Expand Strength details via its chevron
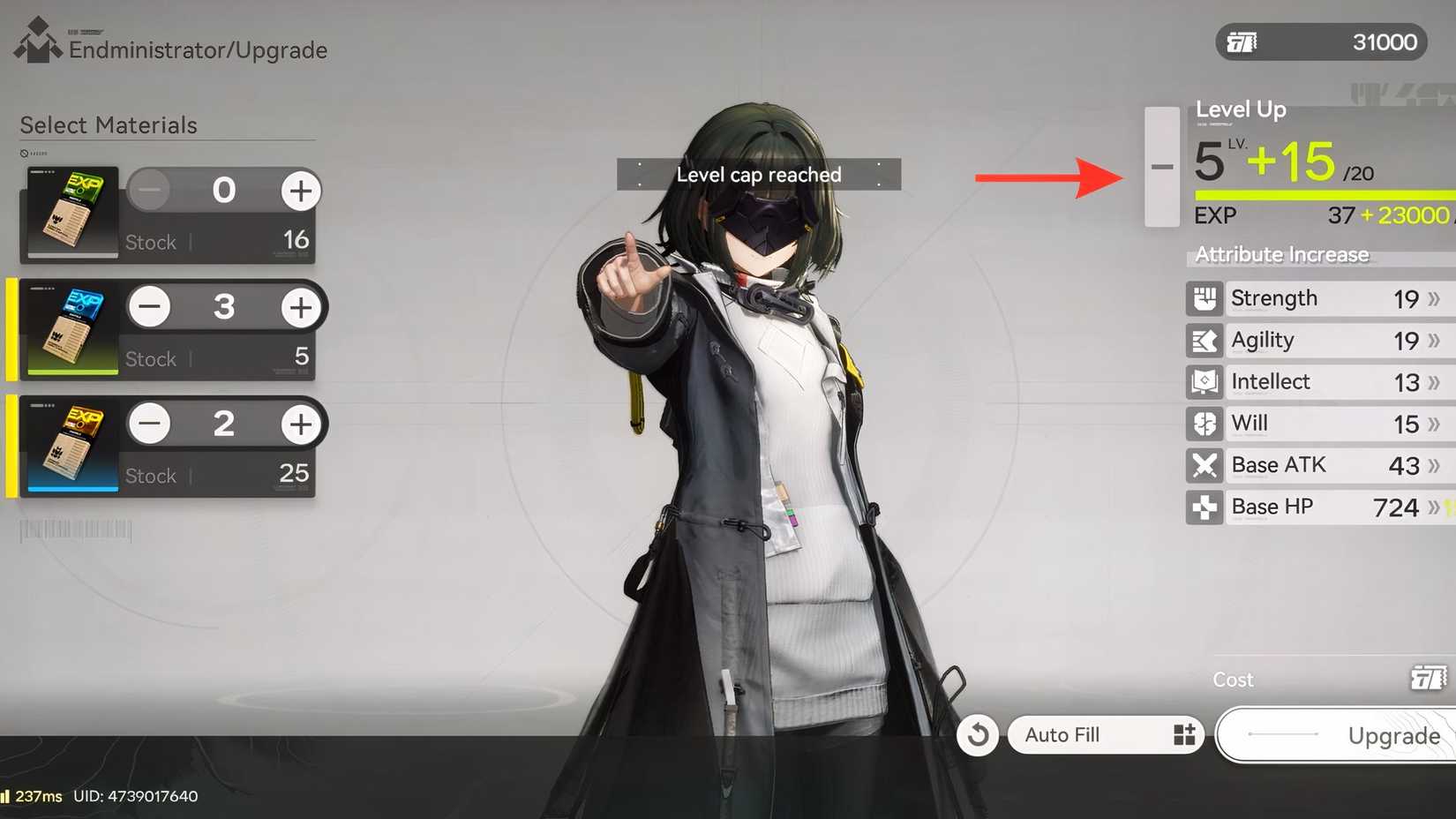This screenshot has height=819, width=1456. [x=1434, y=298]
